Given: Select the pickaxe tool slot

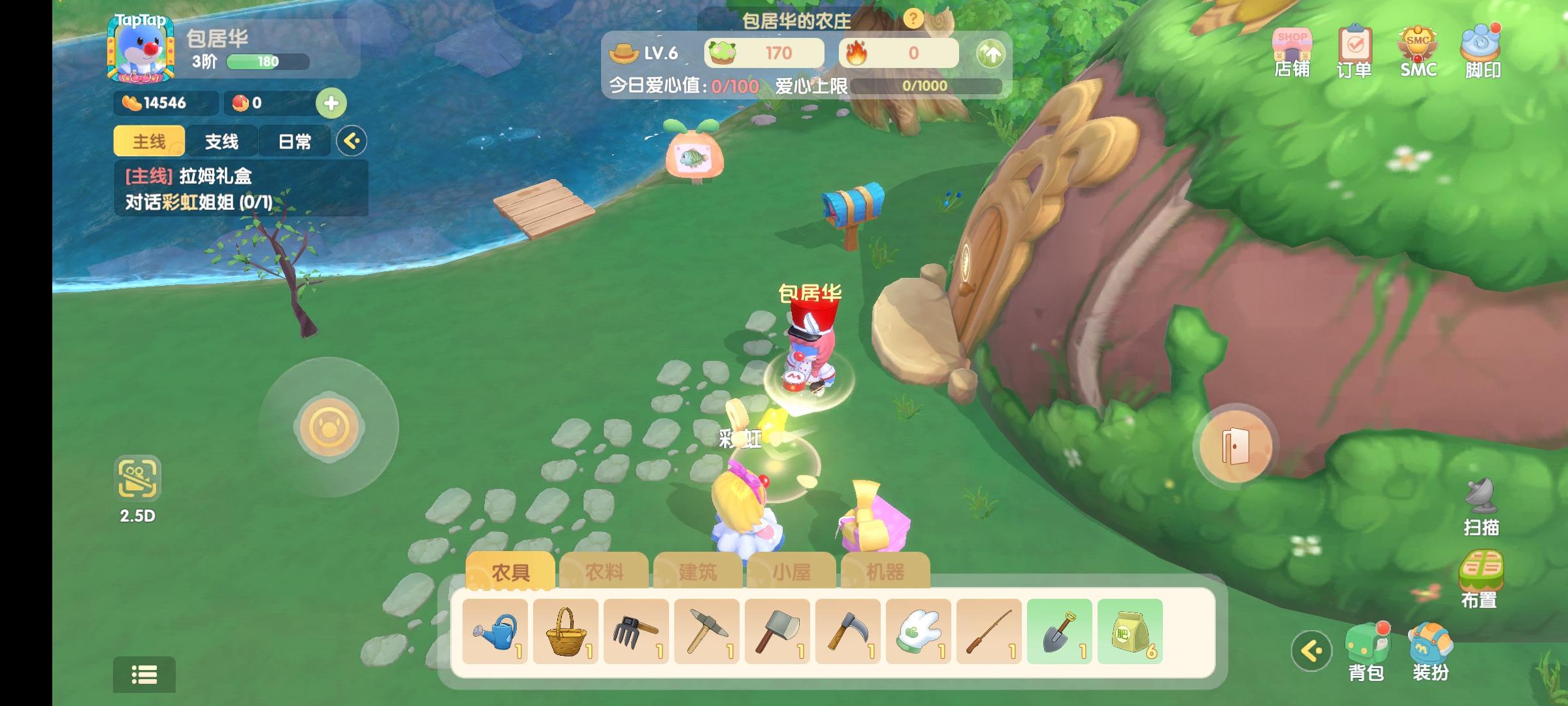Looking at the screenshot, I should (x=707, y=631).
